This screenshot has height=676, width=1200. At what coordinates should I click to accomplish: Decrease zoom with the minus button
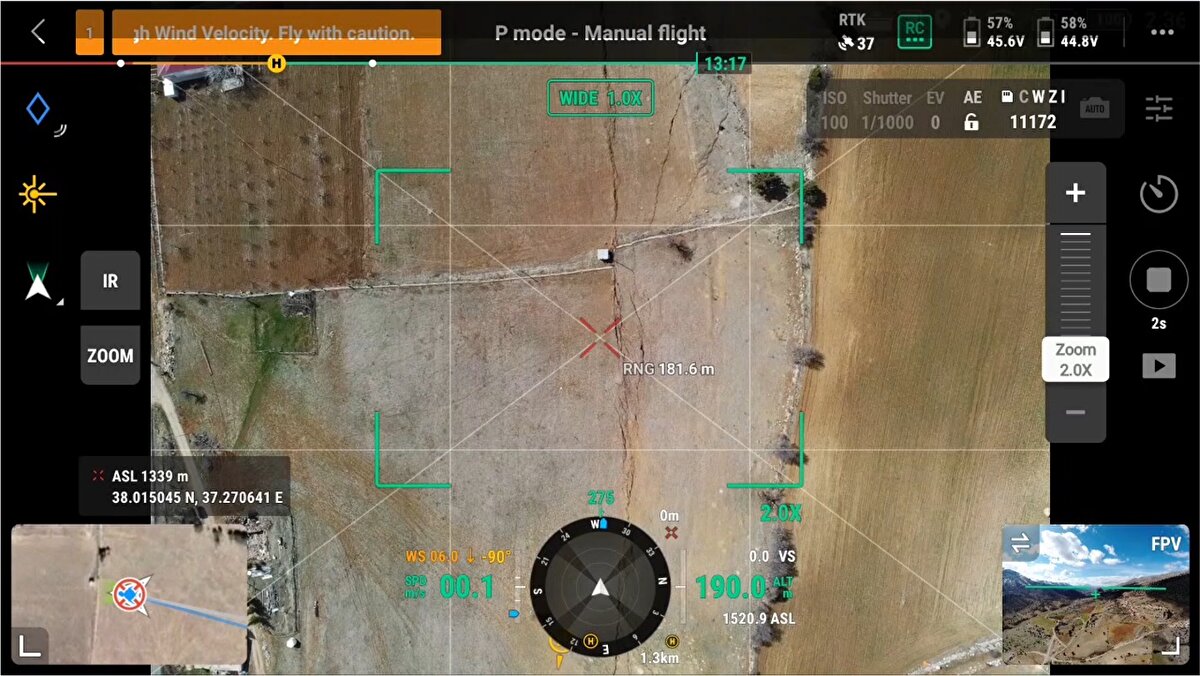coord(1075,412)
